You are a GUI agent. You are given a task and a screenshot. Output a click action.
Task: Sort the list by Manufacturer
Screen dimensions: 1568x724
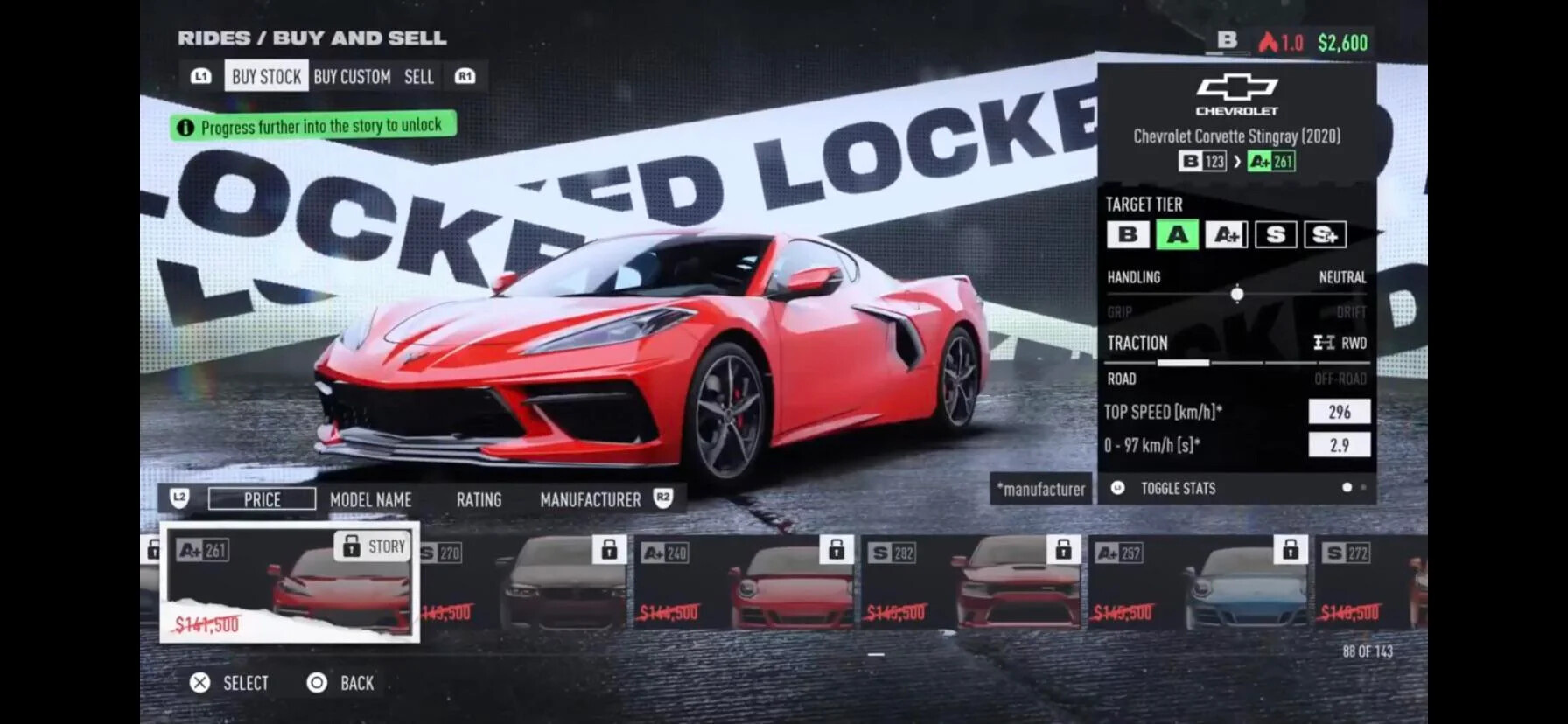[x=590, y=499]
